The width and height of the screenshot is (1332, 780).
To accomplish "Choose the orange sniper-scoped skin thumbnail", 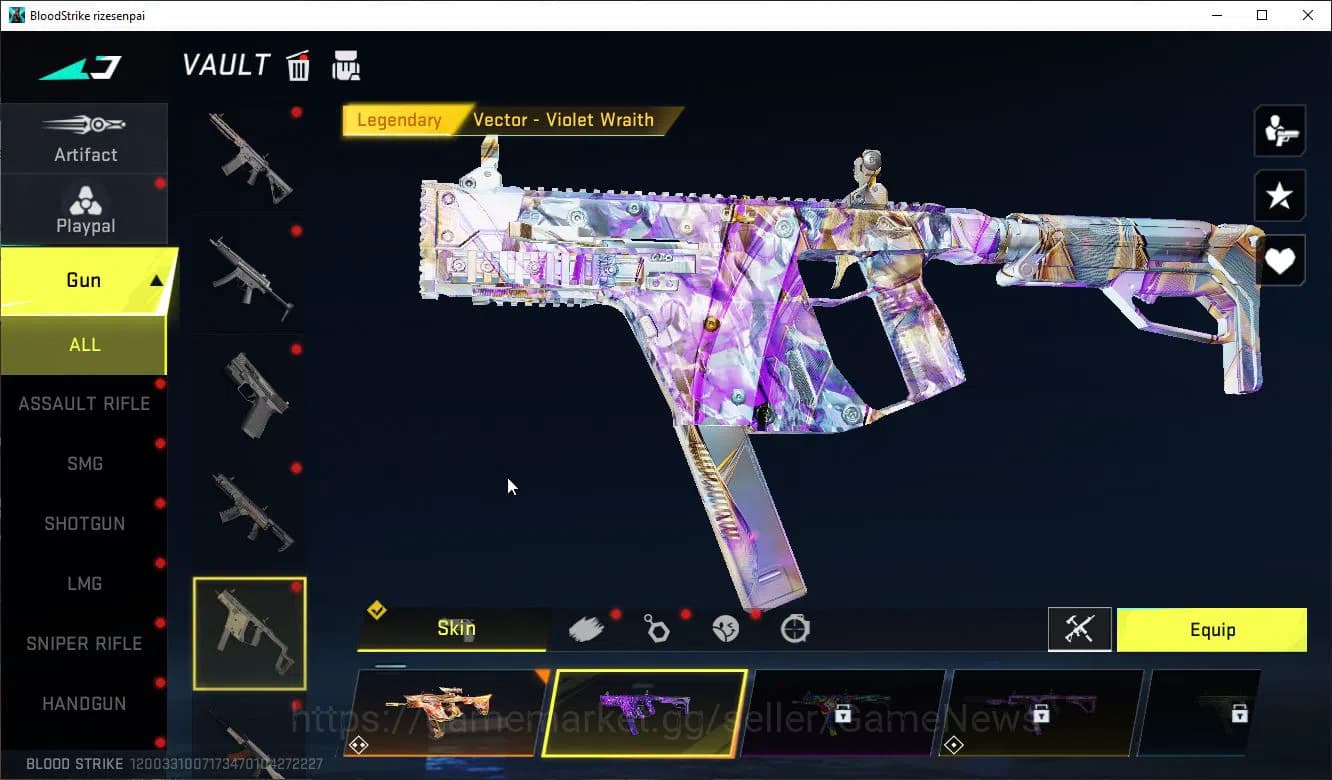I will (x=447, y=712).
